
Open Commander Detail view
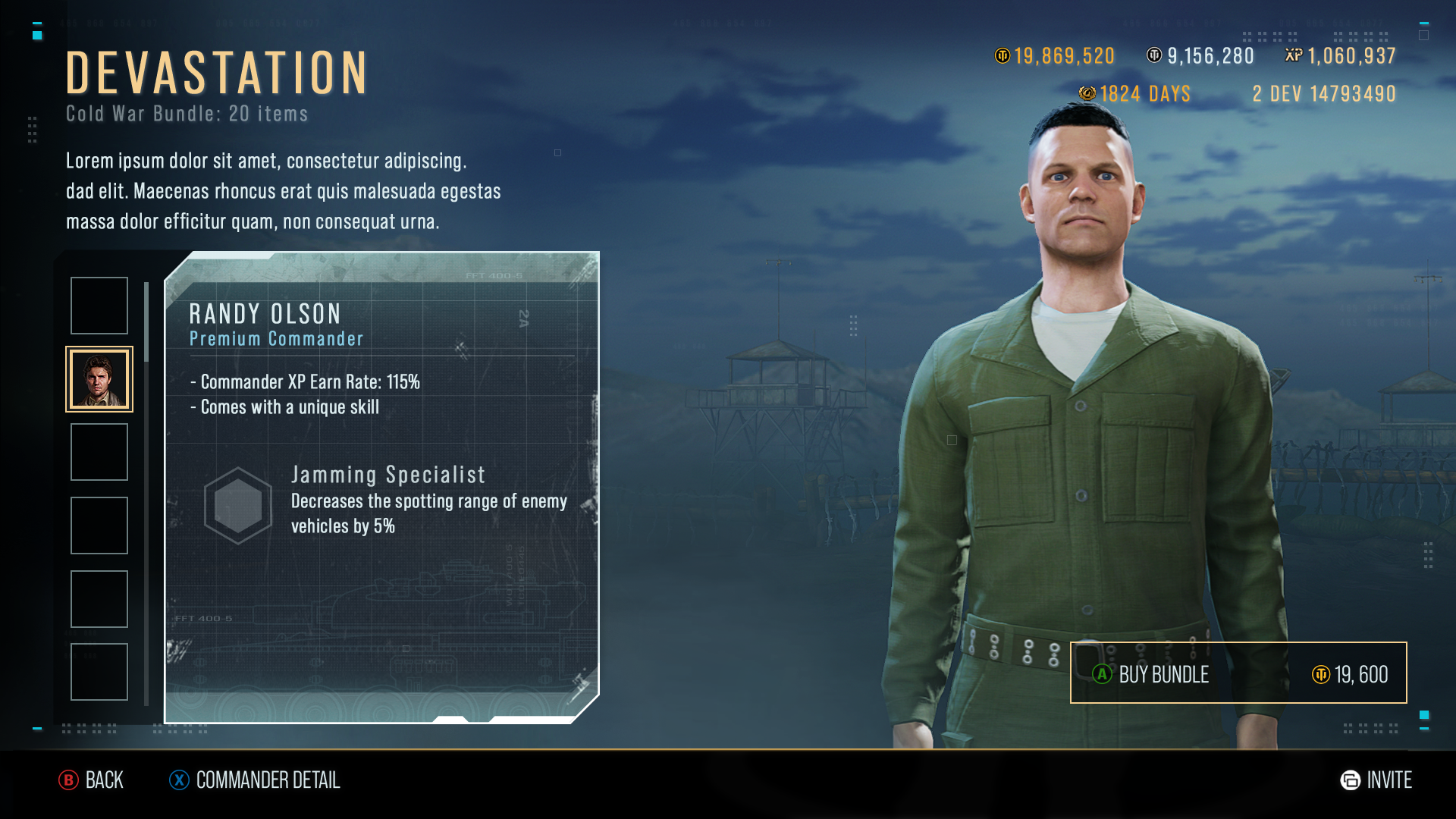[x=255, y=780]
